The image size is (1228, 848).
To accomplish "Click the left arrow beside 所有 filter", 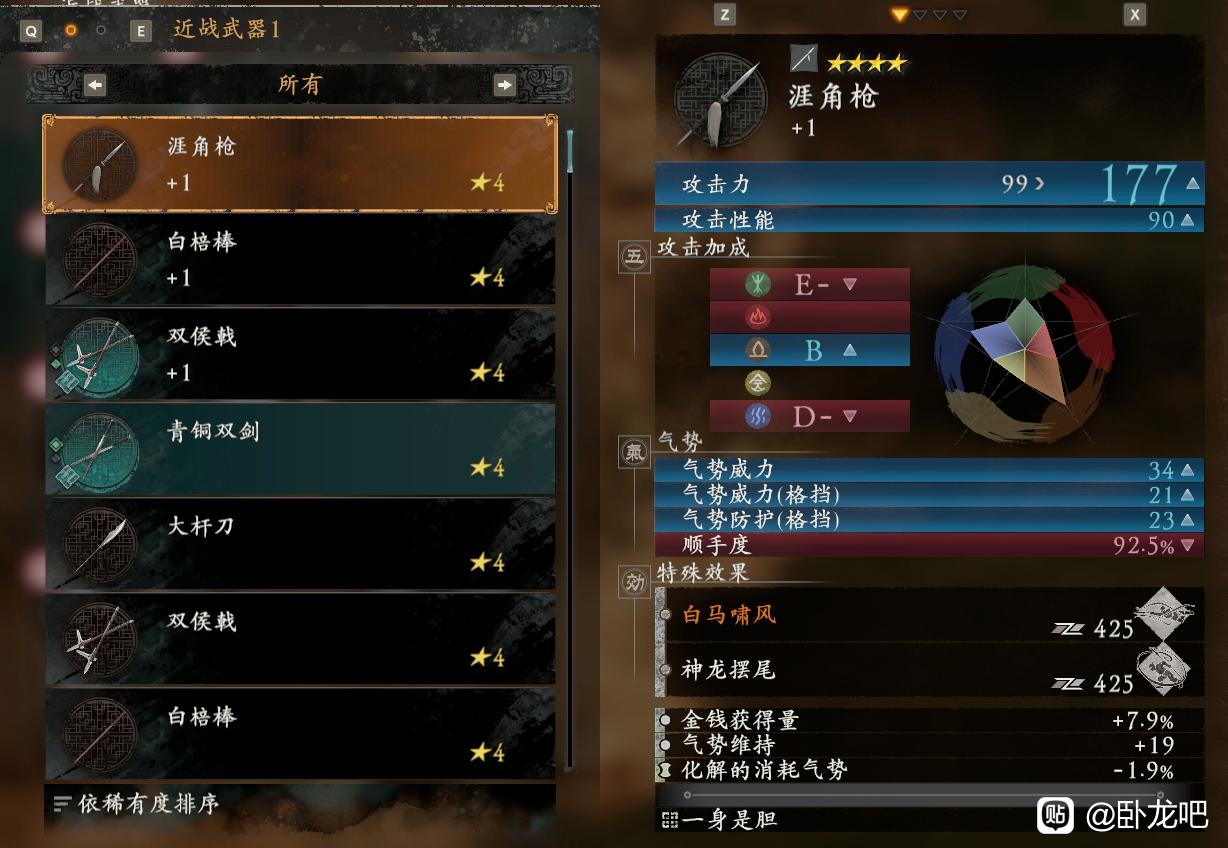I will tap(96, 85).
